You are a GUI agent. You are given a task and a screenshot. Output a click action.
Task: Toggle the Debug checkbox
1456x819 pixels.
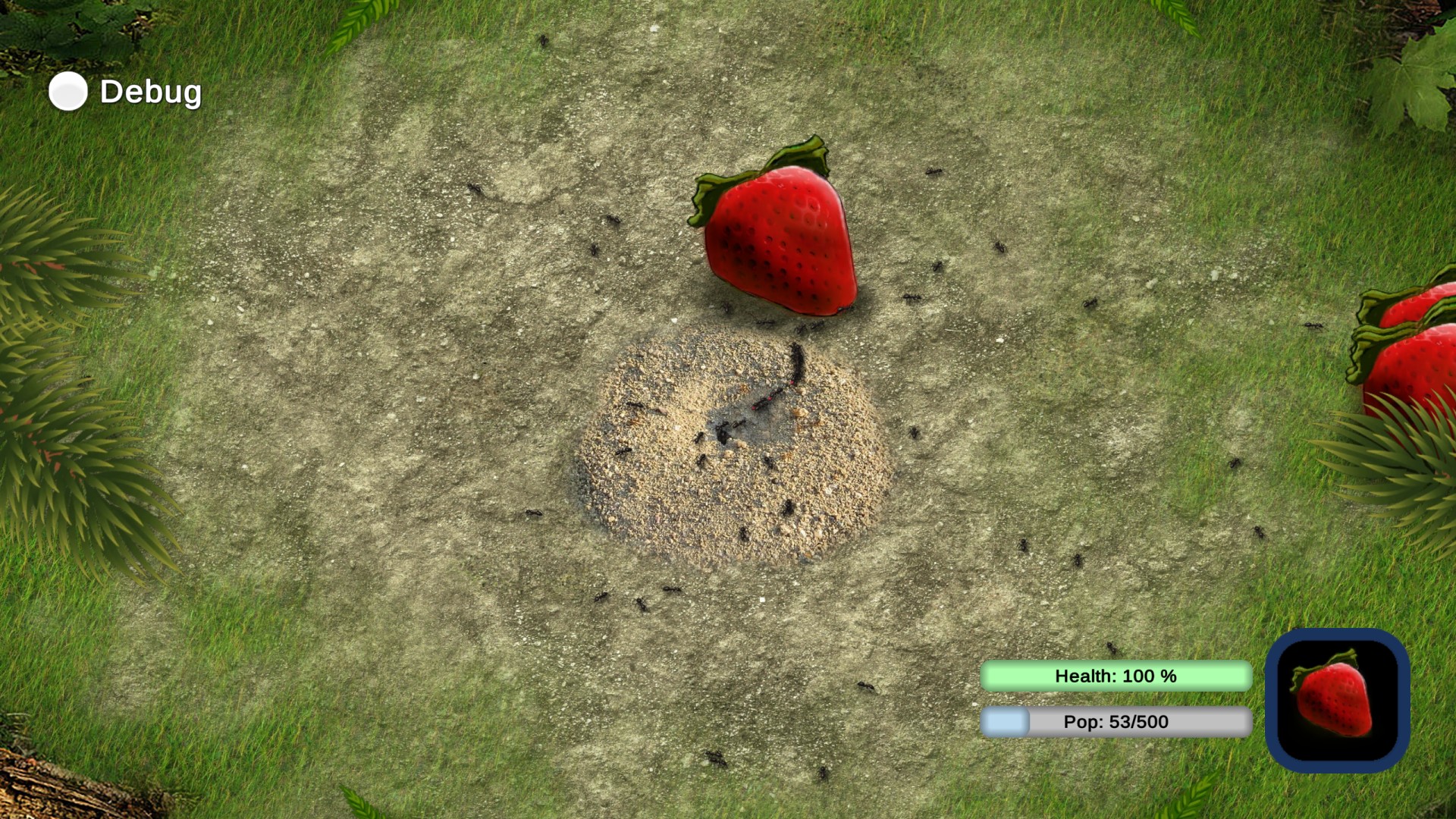tap(68, 92)
